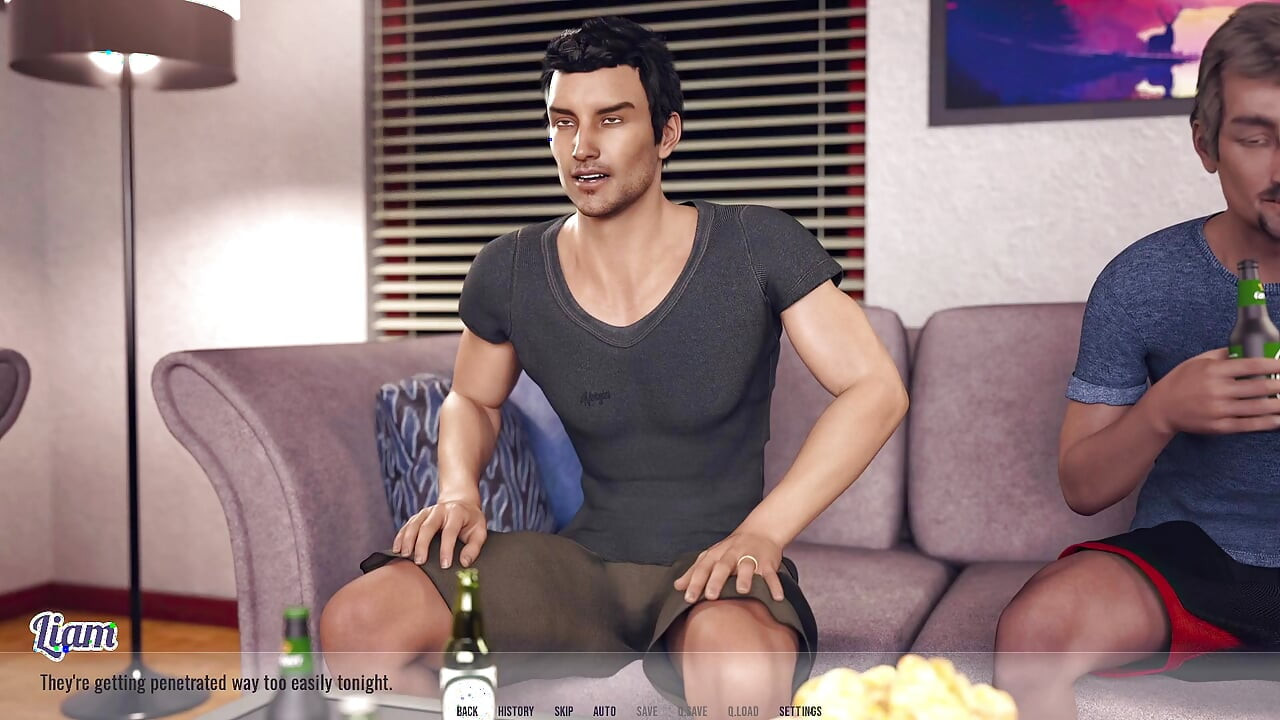1280x720 pixels.
Task: Click the dialogue text to advance
Action: tap(215, 684)
